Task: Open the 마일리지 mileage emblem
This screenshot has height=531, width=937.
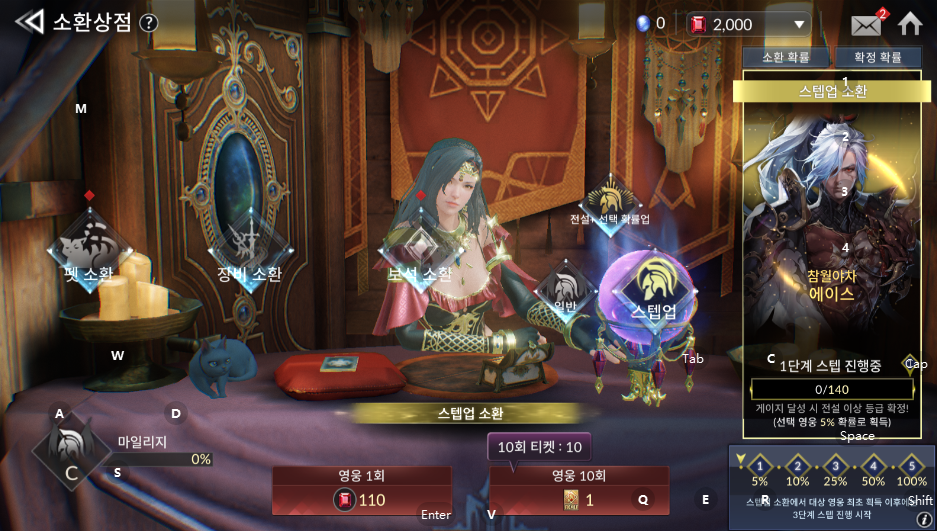Action: click(x=71, y=452)
